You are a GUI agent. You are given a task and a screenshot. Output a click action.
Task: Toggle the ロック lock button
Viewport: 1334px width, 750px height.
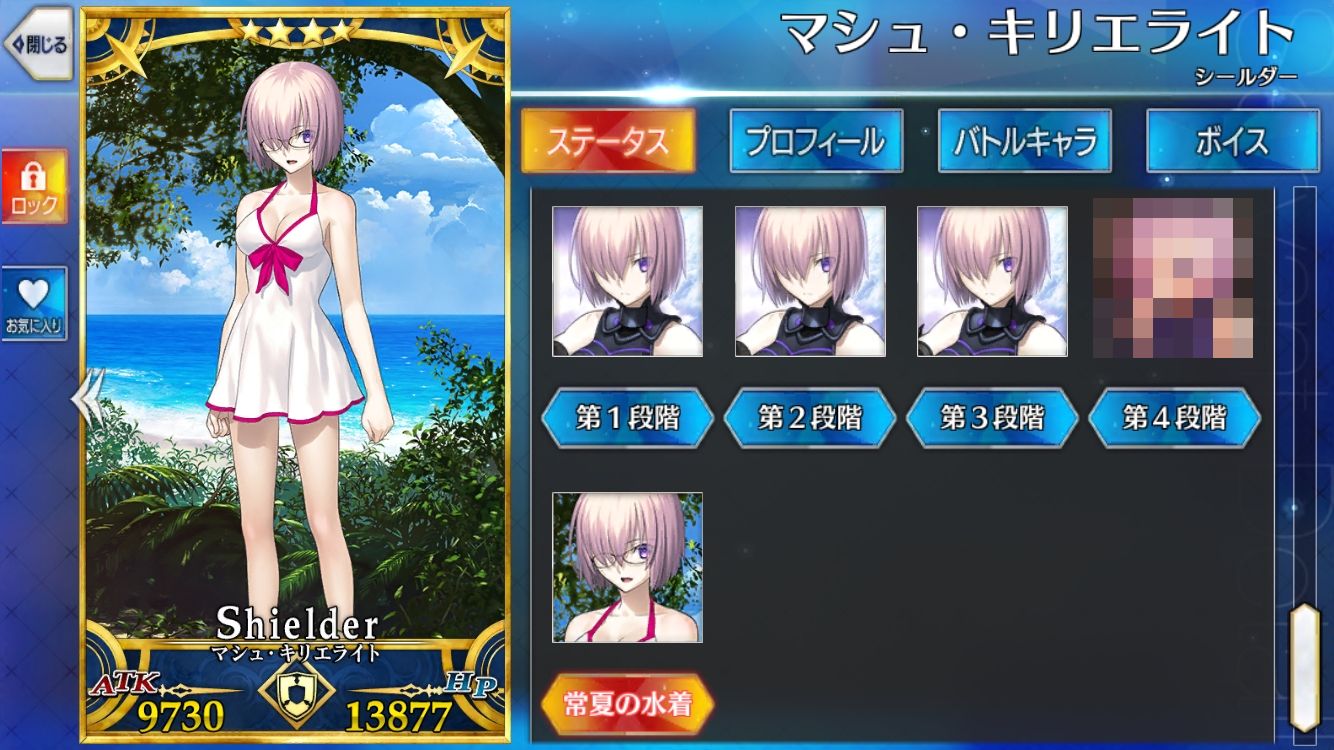[x=34, y=187]
